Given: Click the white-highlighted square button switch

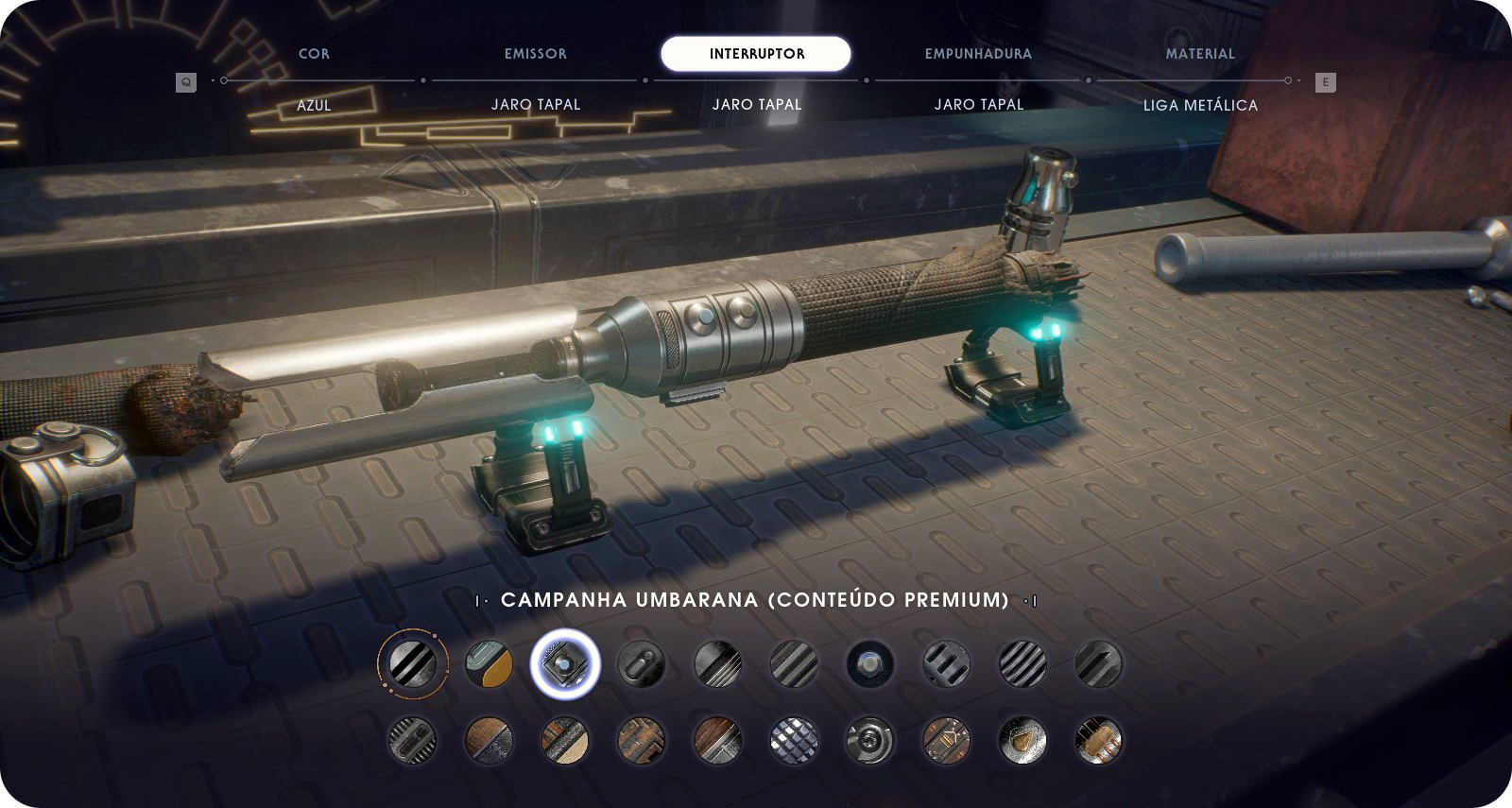Looking at the screenshot, I should pos(565,663).
